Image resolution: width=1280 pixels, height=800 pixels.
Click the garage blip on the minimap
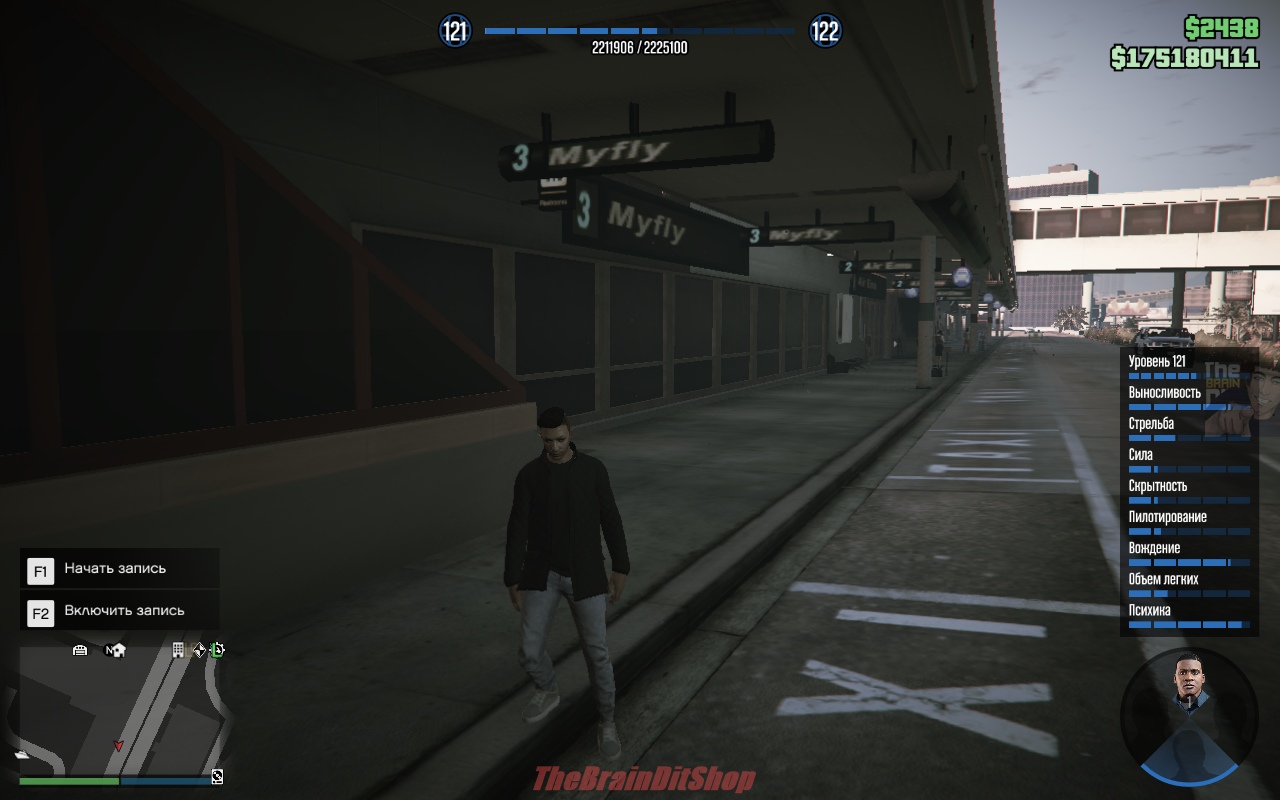click(80, 650)
